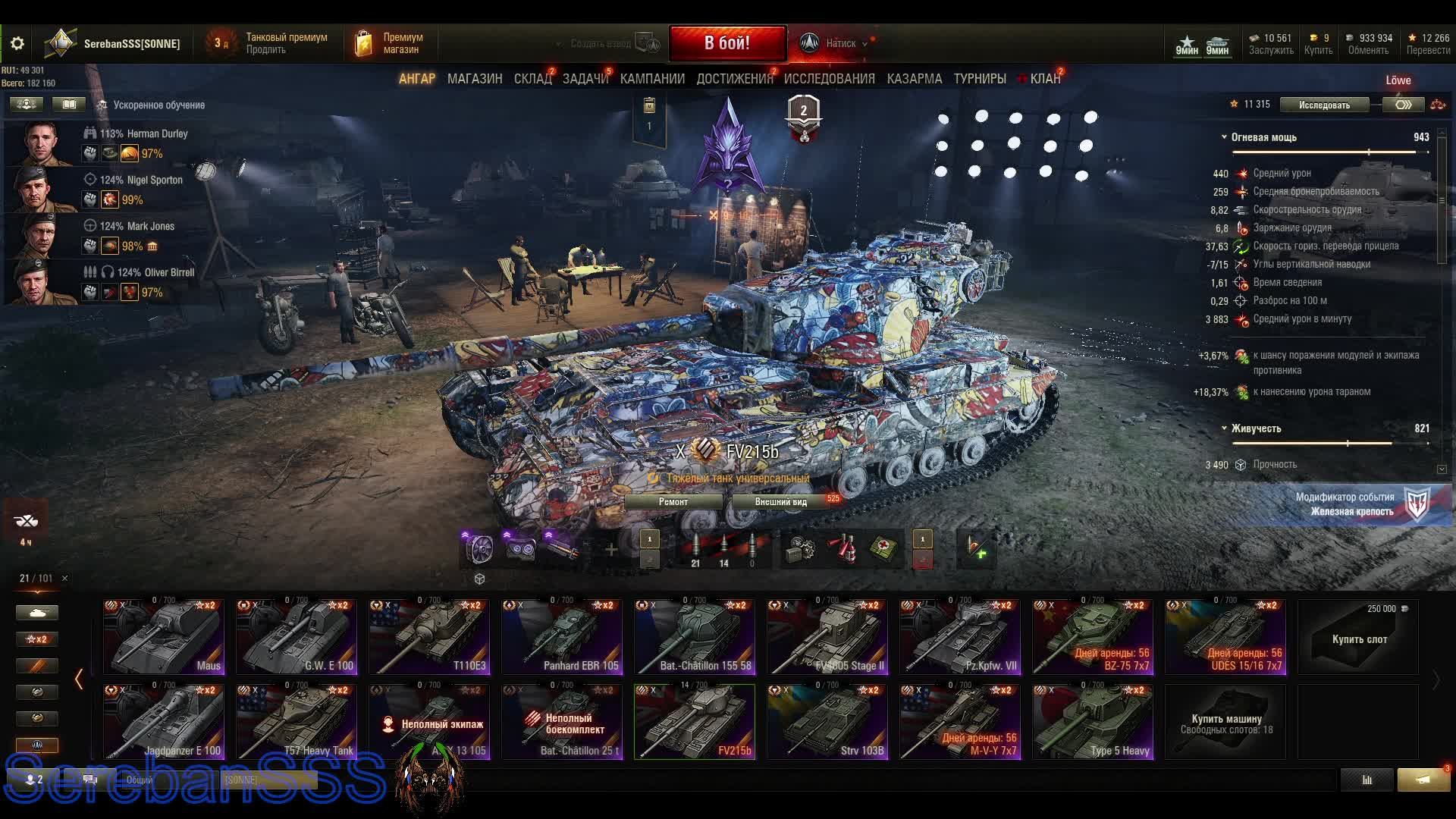Choose the T110E3 tank tile

click(429, 637)
